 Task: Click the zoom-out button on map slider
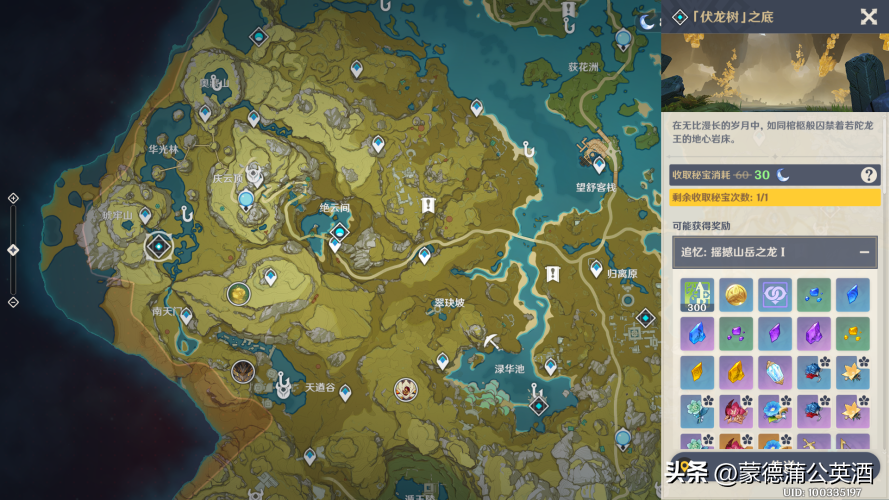point(13,302)
